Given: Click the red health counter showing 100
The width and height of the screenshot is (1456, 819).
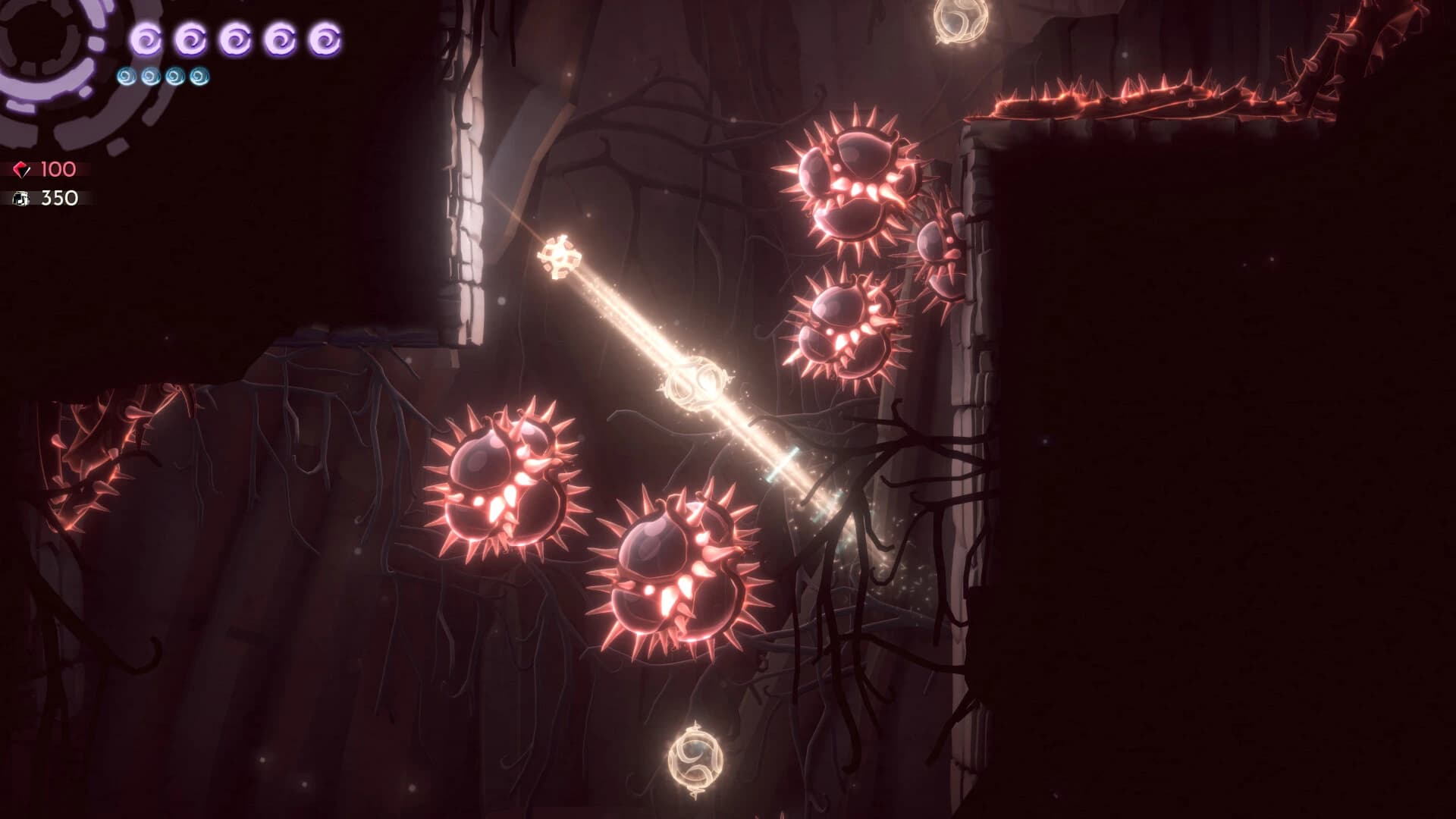Looking at the screenshot, I should (58, 170).
